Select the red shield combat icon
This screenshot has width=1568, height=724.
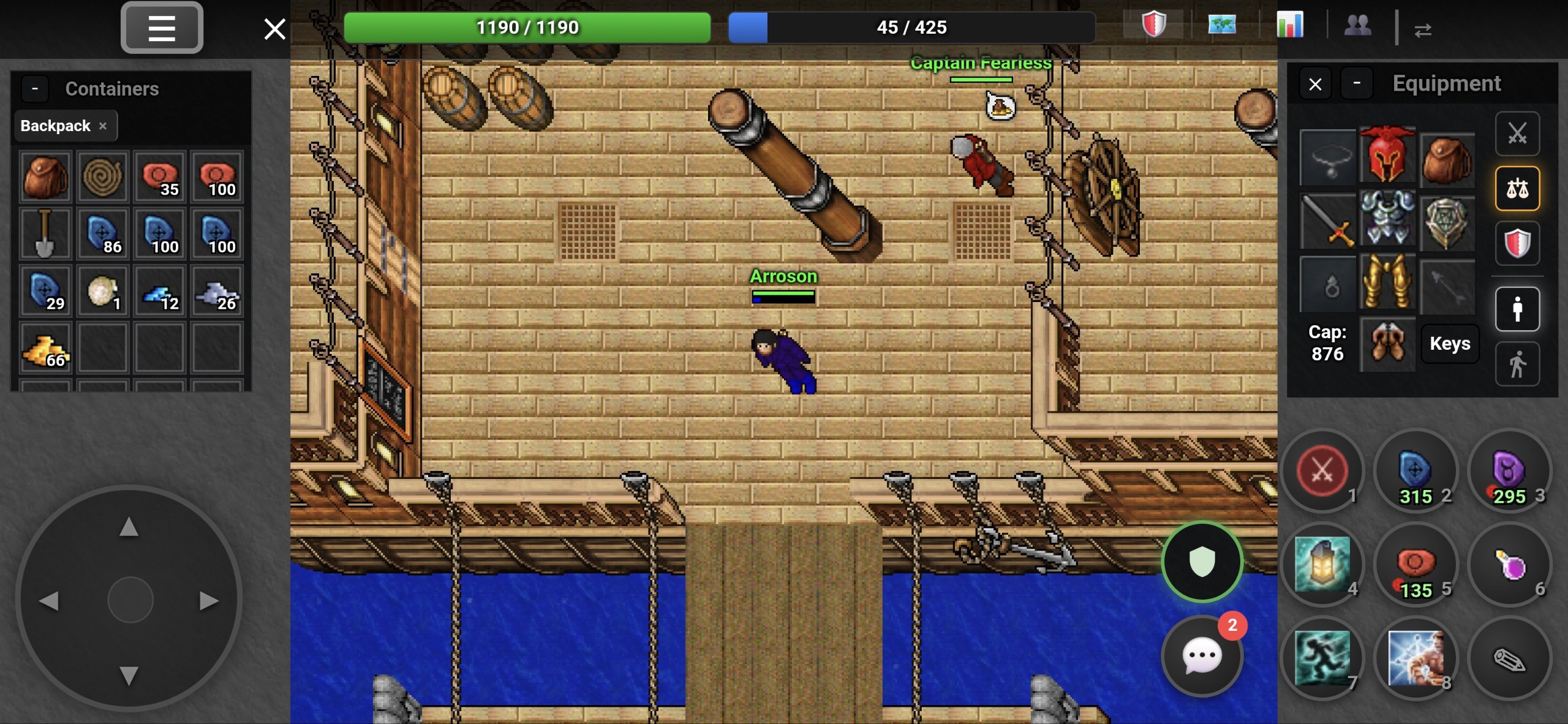1518,243
